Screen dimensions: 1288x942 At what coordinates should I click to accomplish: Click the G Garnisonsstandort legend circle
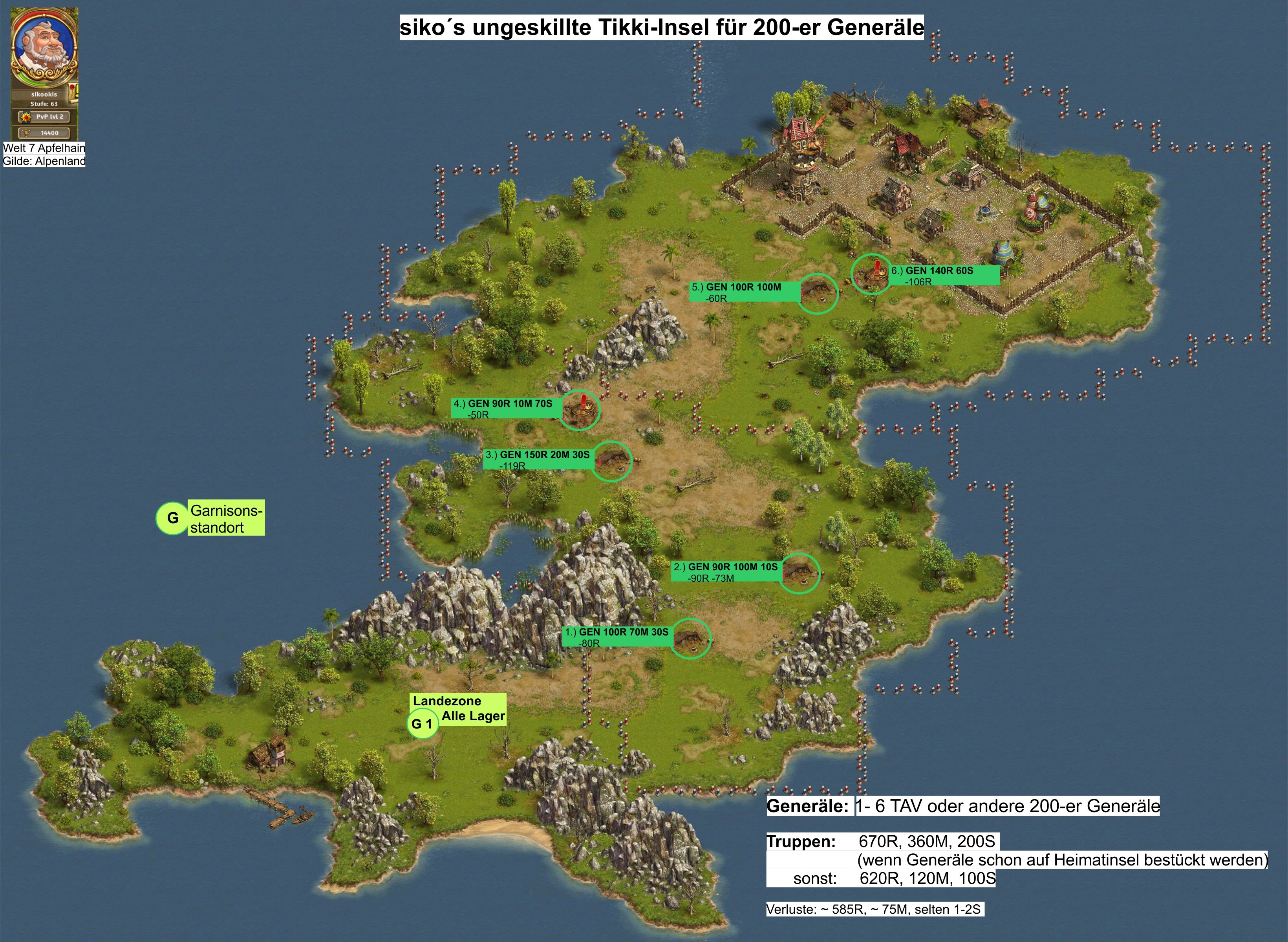click(x=172, y=518)
